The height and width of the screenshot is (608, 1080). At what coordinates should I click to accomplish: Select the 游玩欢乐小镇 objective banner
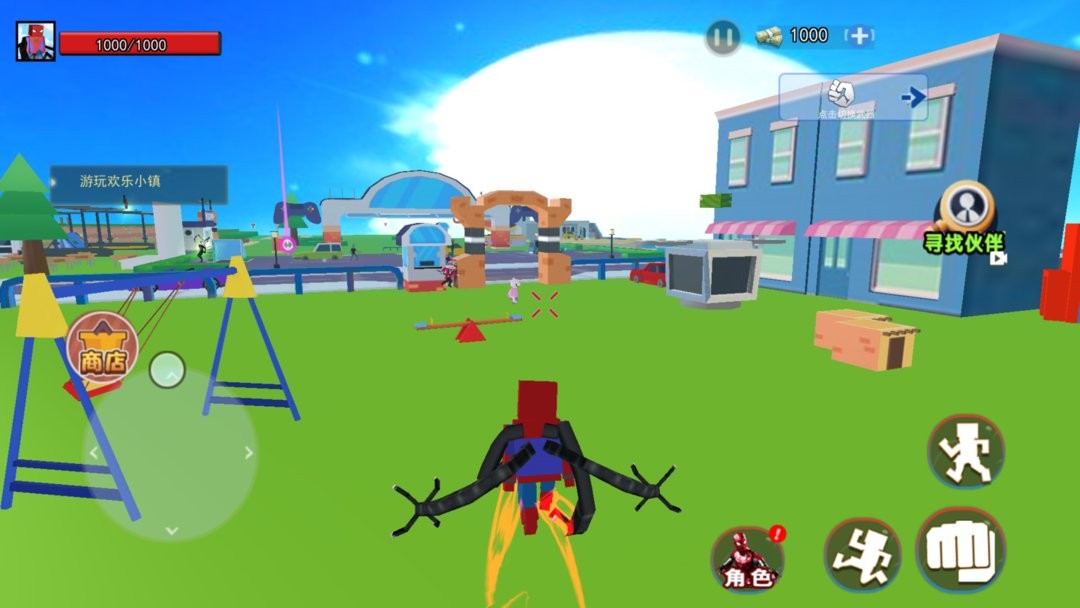138,183
